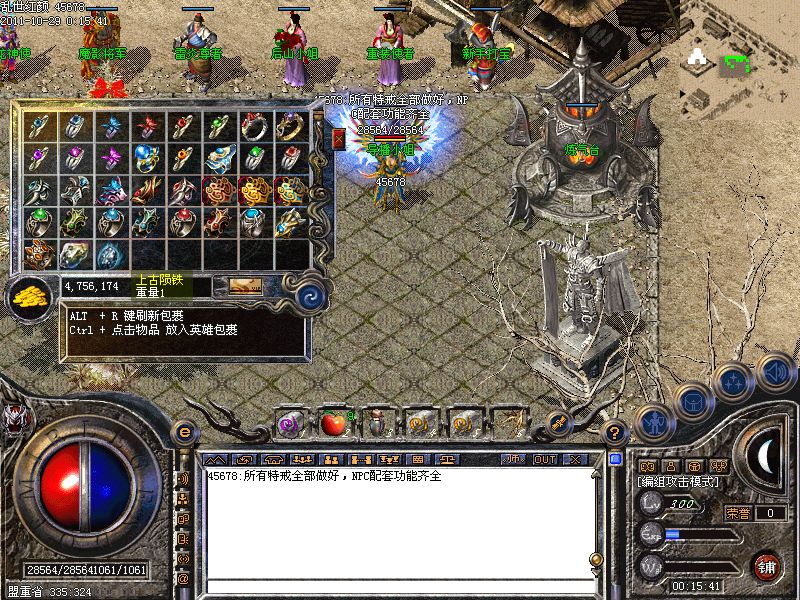Select the green gem dark ring
Viewport: 800px width, 600px height.
click(x=40, y=222)
